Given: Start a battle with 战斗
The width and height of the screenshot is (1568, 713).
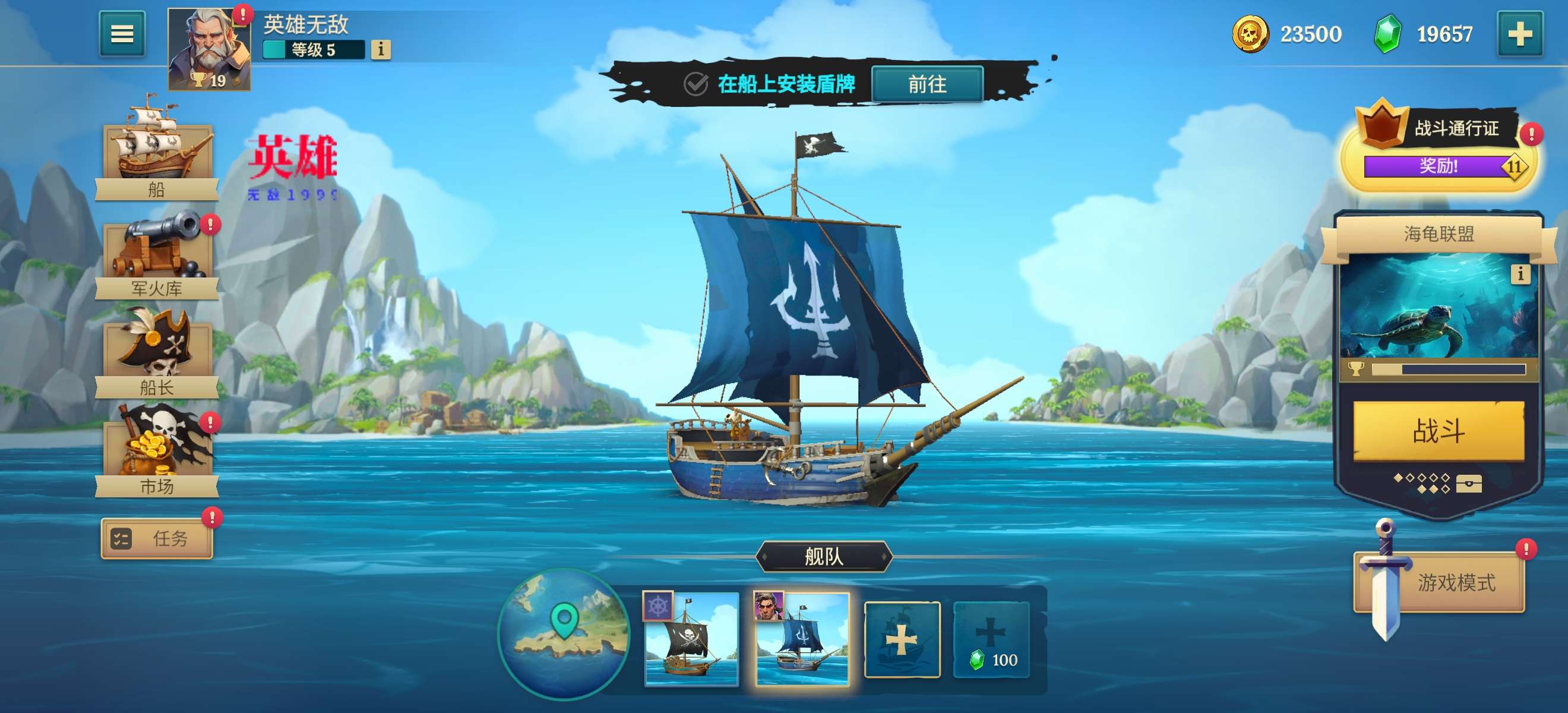Looking at the screenshot, I should point(1439,431).
